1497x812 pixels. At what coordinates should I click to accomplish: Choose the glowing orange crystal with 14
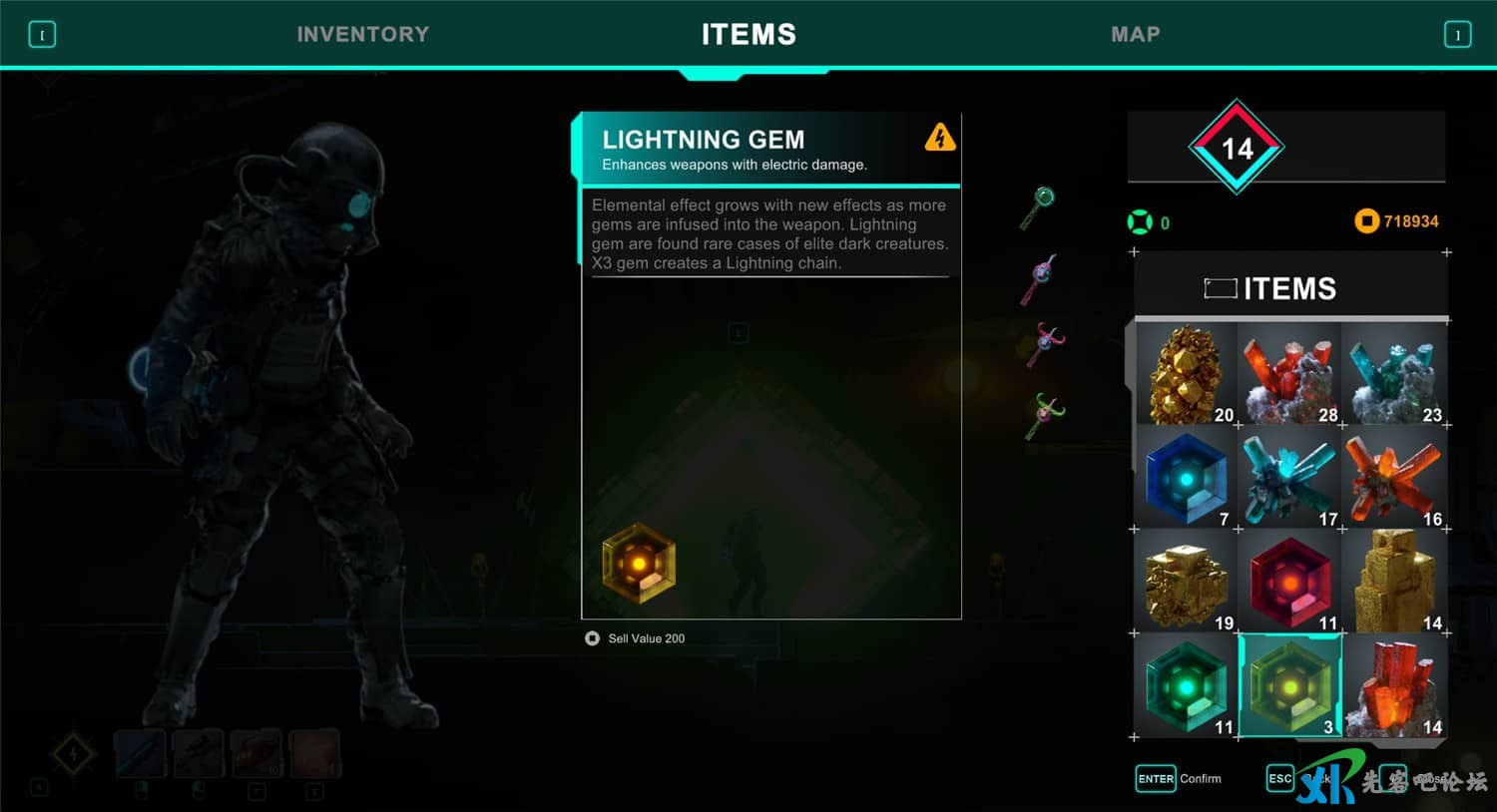[x=1394, y=686]
